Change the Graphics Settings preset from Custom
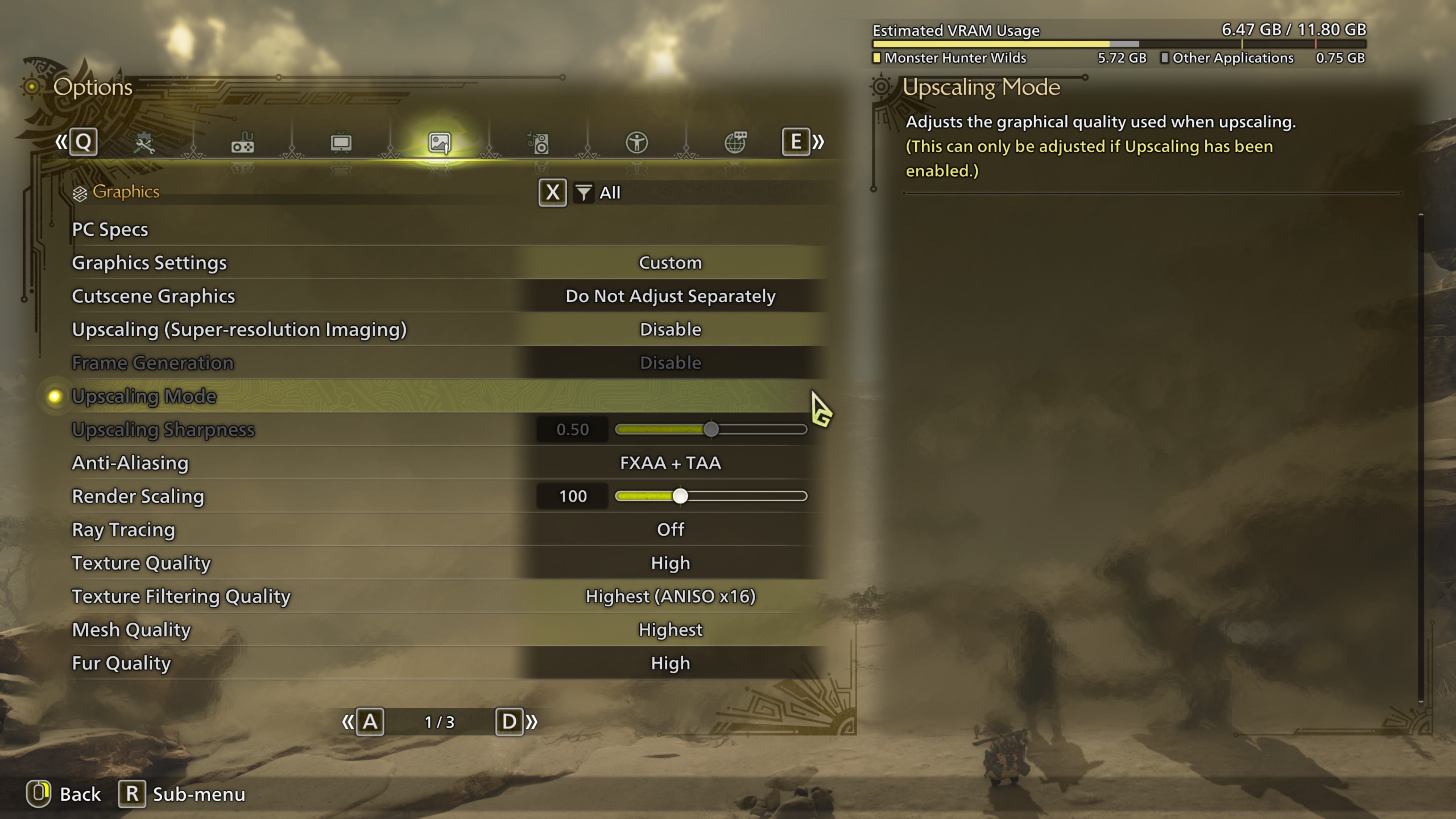 (x=670, y=263)
